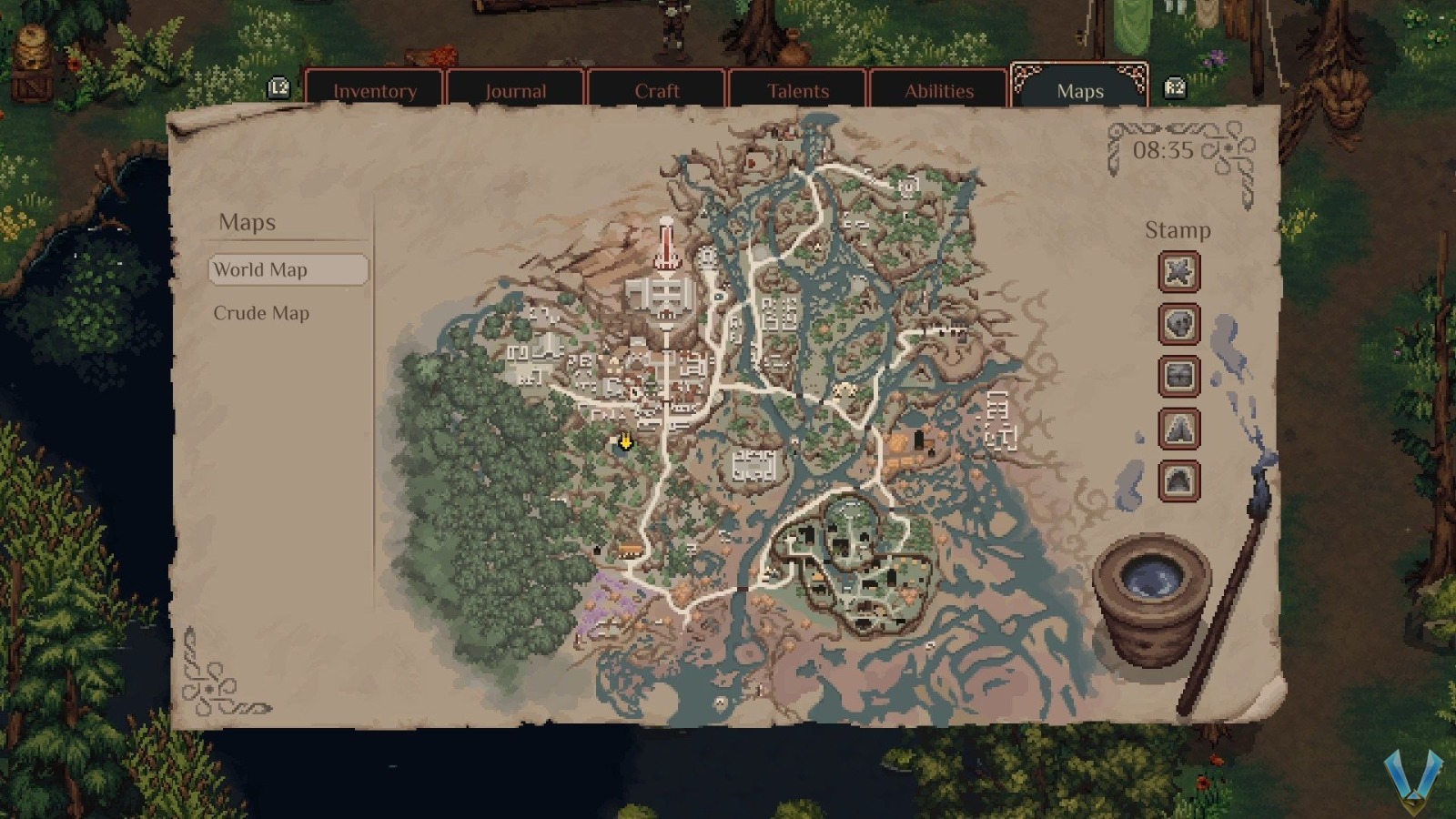Click the Journal tab label
The width and height of the screenshot is (1456, 819).
(515, 90)
